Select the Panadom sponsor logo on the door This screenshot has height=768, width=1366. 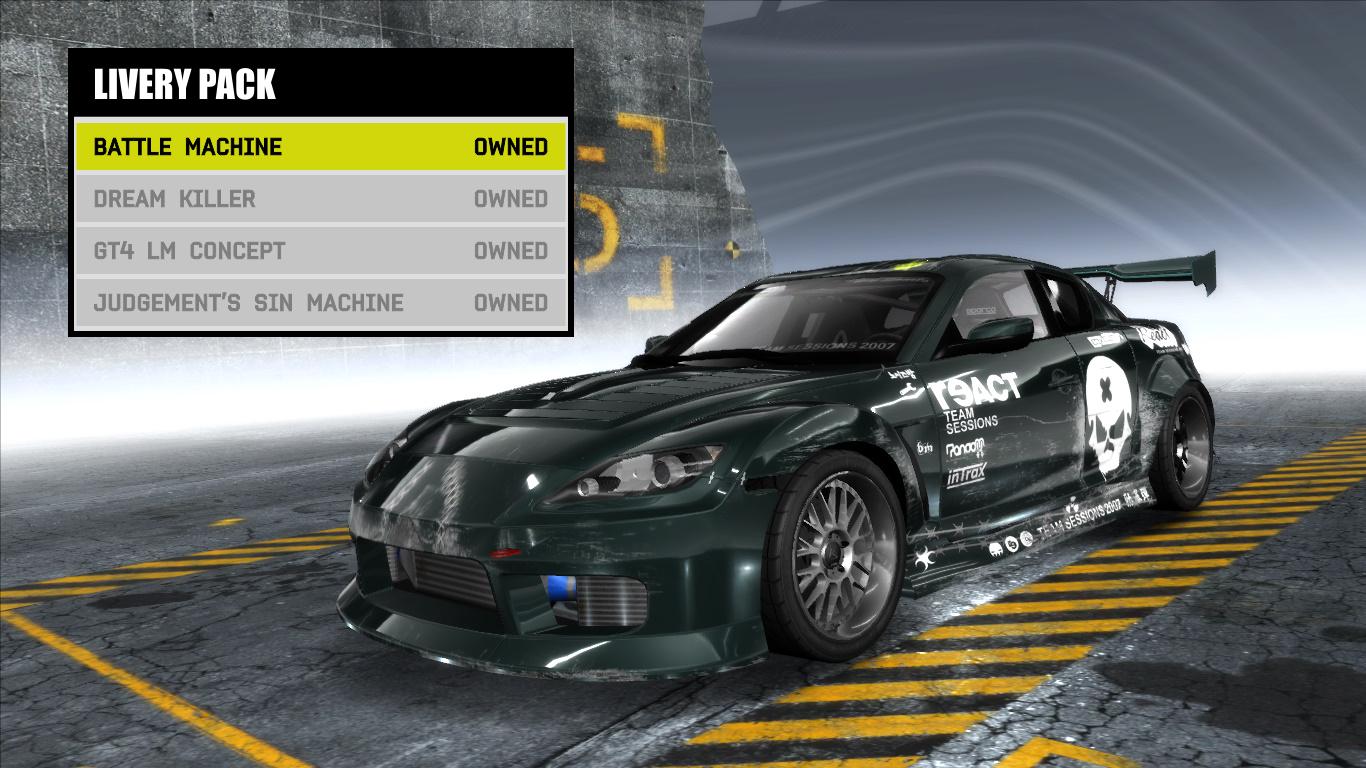pos(966,448)
